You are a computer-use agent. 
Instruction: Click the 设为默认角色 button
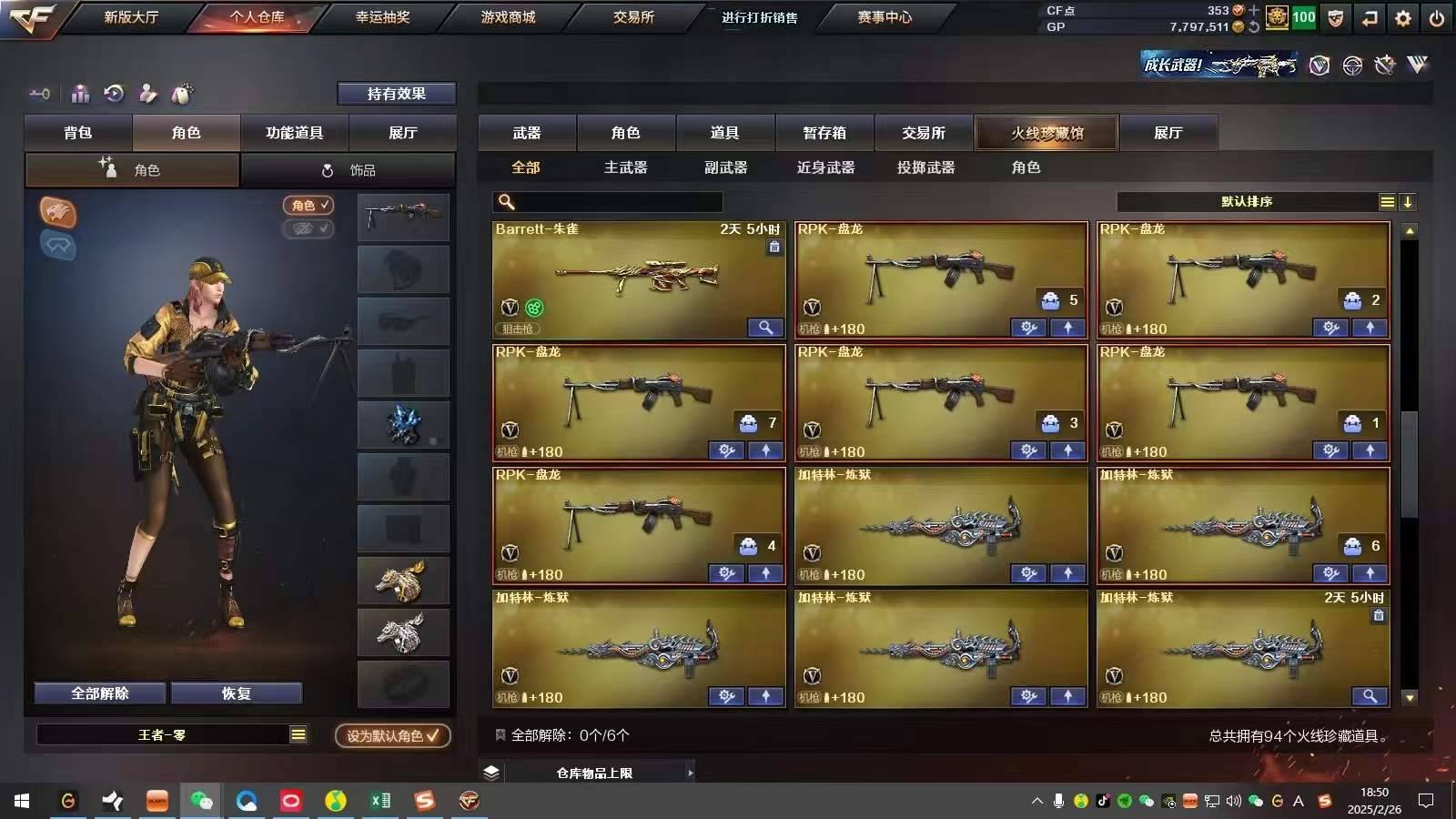tap(391, 735)
